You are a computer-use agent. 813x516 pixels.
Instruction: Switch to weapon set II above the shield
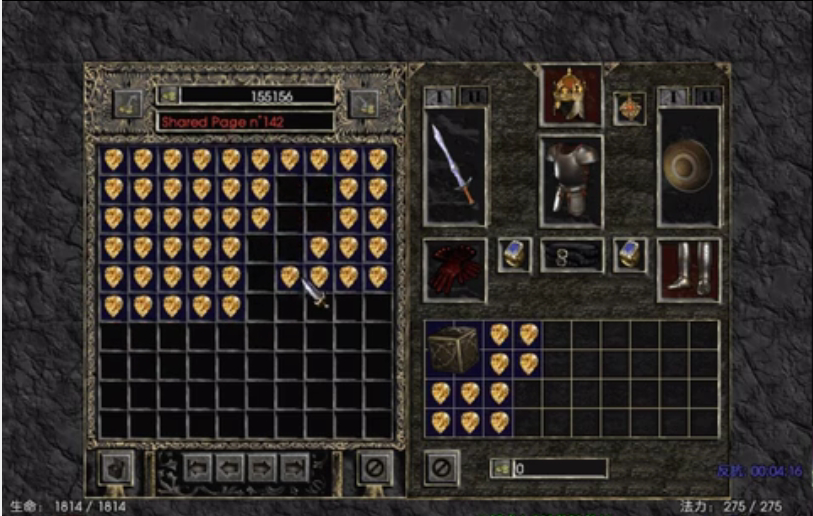[x=704, y=96]
